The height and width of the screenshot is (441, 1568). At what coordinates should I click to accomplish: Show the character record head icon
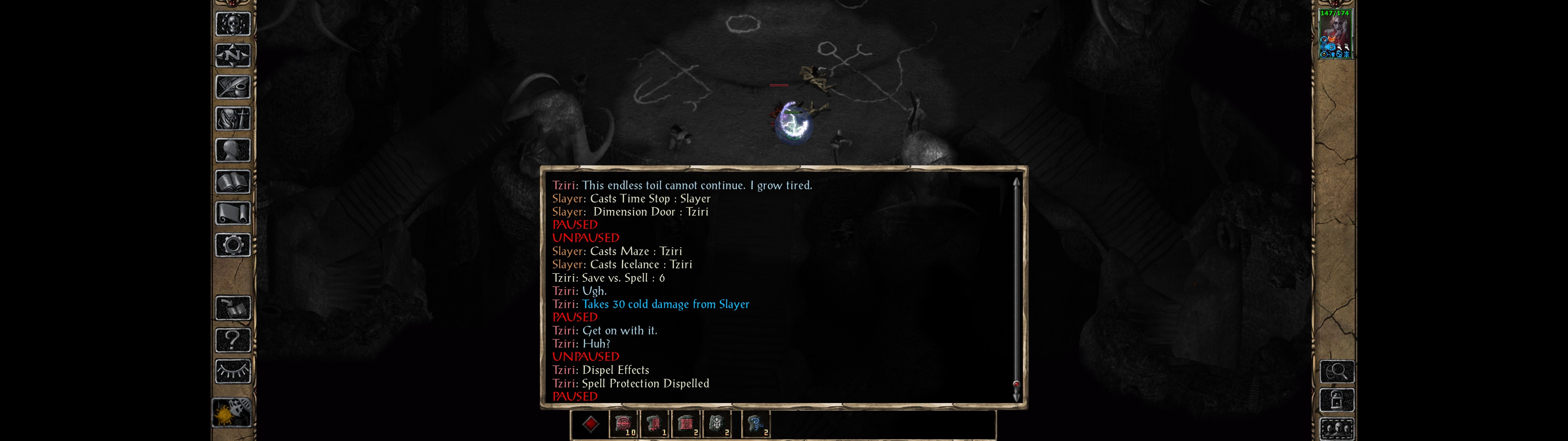tap(232, 150)
